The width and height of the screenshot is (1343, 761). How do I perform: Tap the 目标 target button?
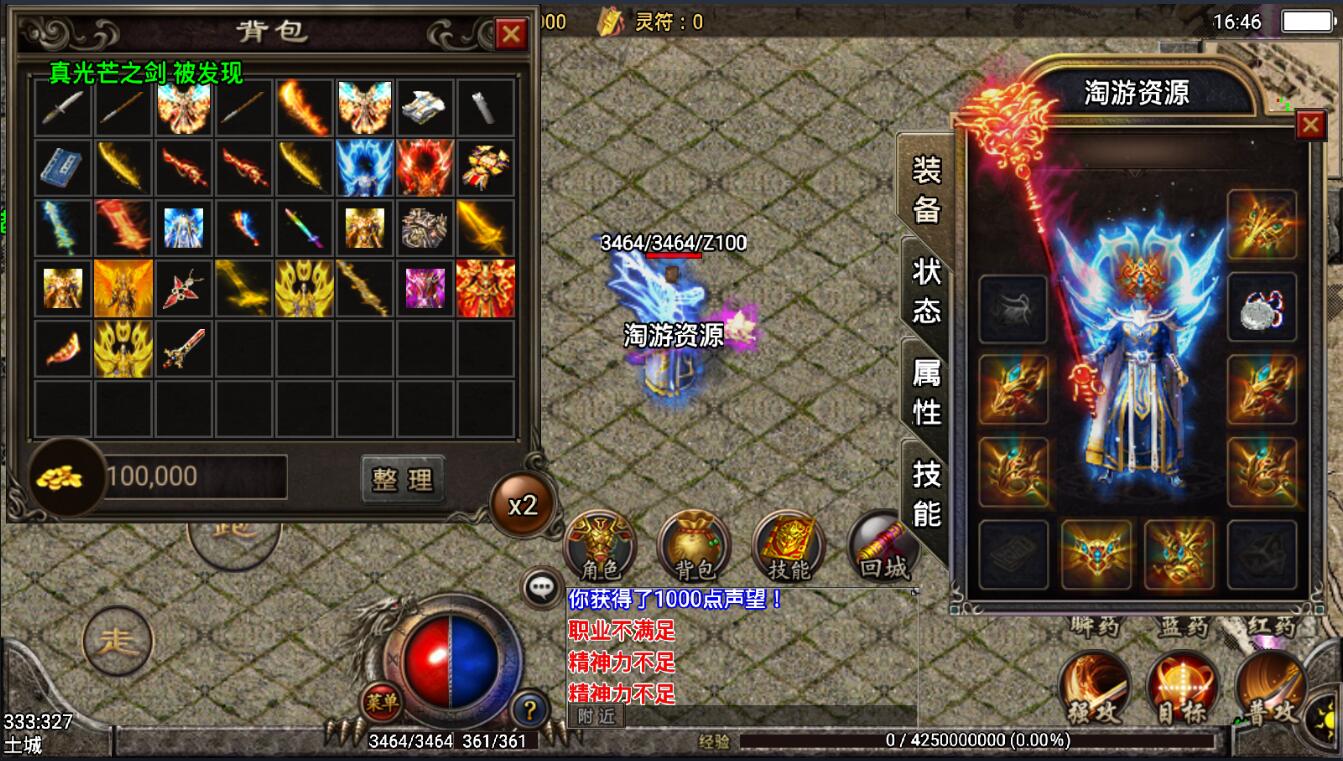(1182, 688)
